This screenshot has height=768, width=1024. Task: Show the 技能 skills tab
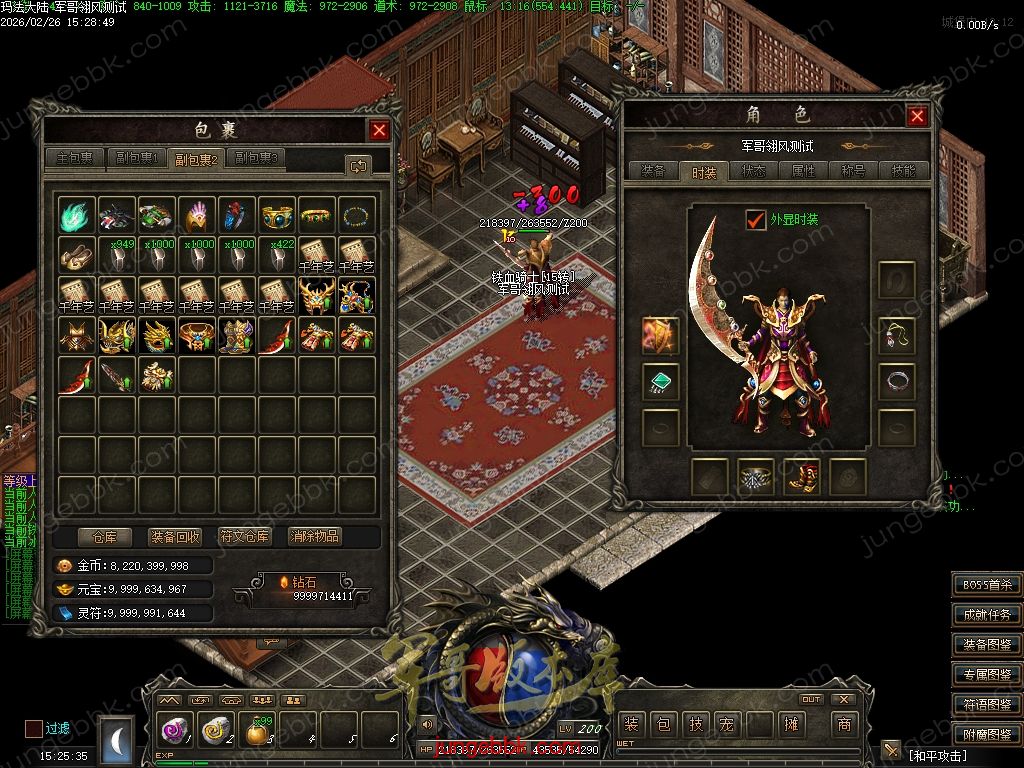pyautogui.click(x=903, y=171)
